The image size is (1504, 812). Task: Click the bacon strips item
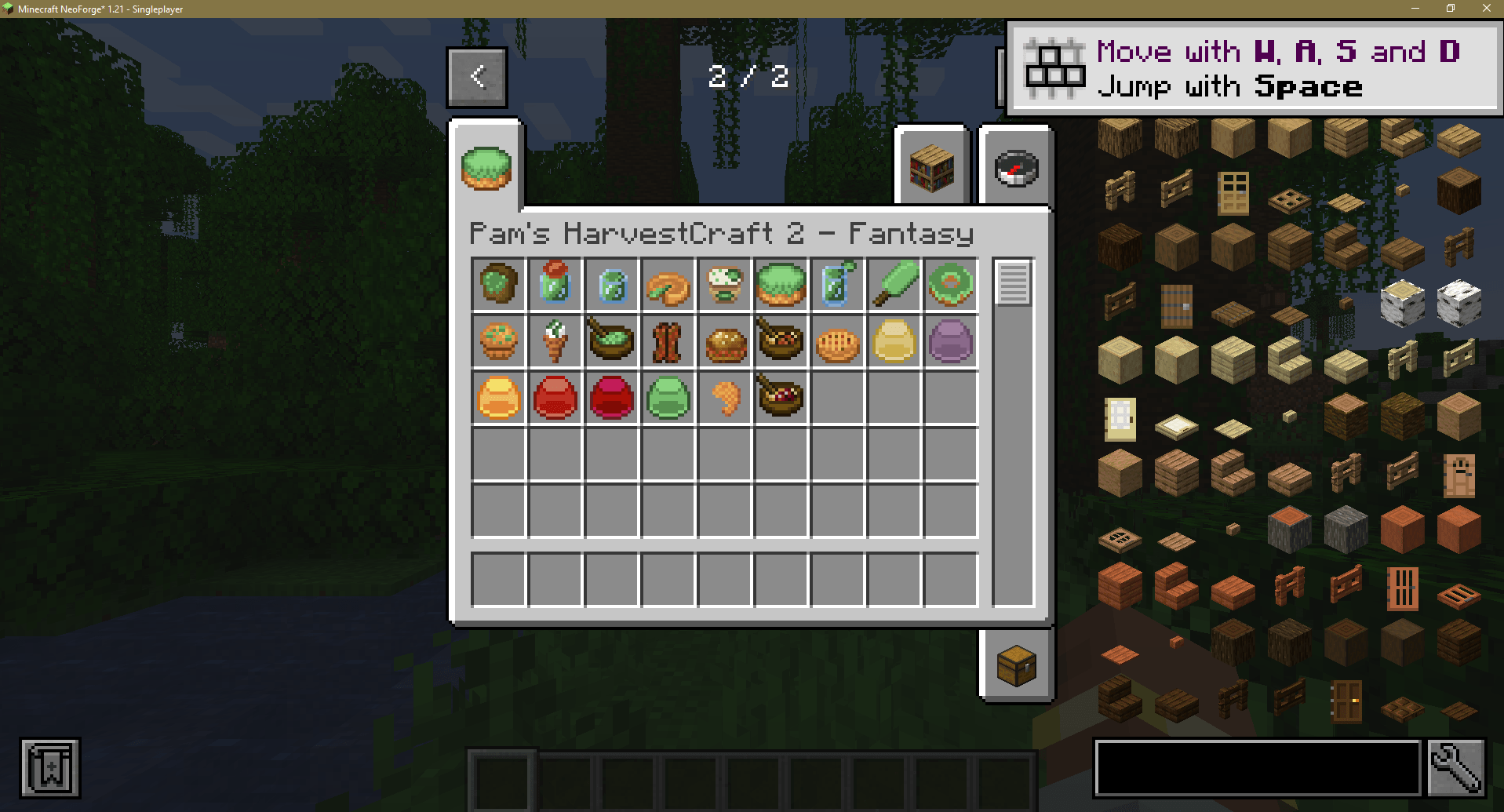coord(668,341)
